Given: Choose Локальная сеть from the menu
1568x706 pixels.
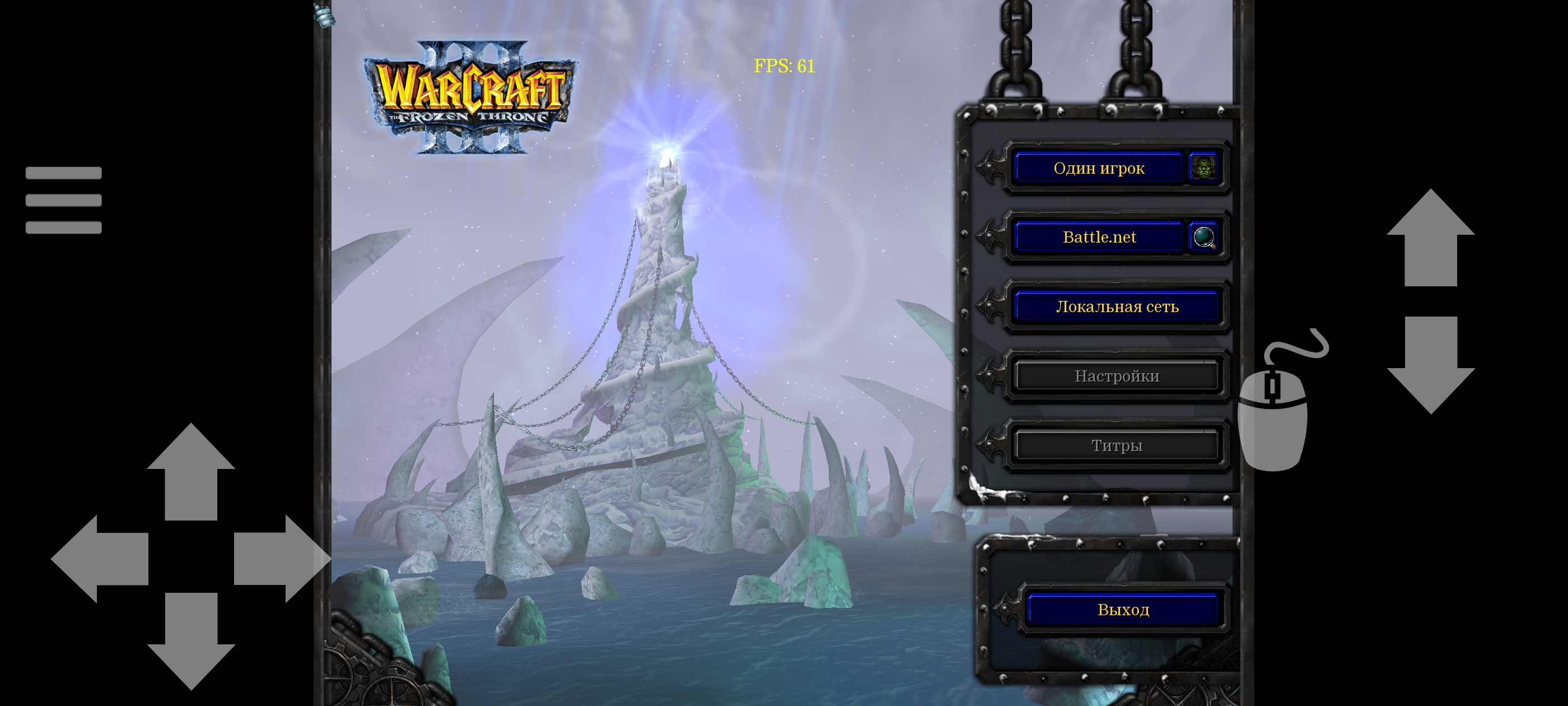Looking at the screenshot, I should pyautogui.click(x=1117, y=306).
